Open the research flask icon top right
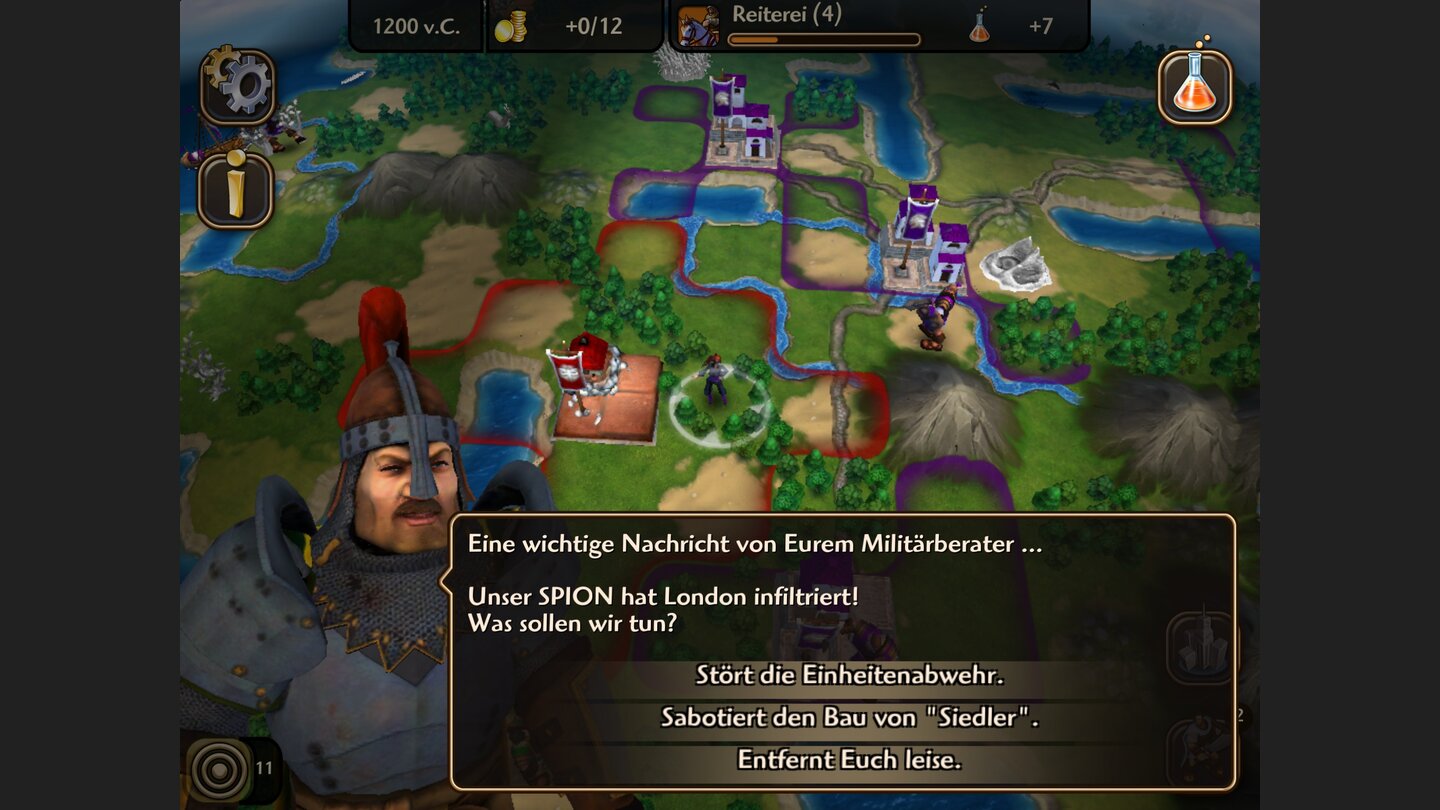This screenshot has width=1440, height=810. pos(1196,87)
